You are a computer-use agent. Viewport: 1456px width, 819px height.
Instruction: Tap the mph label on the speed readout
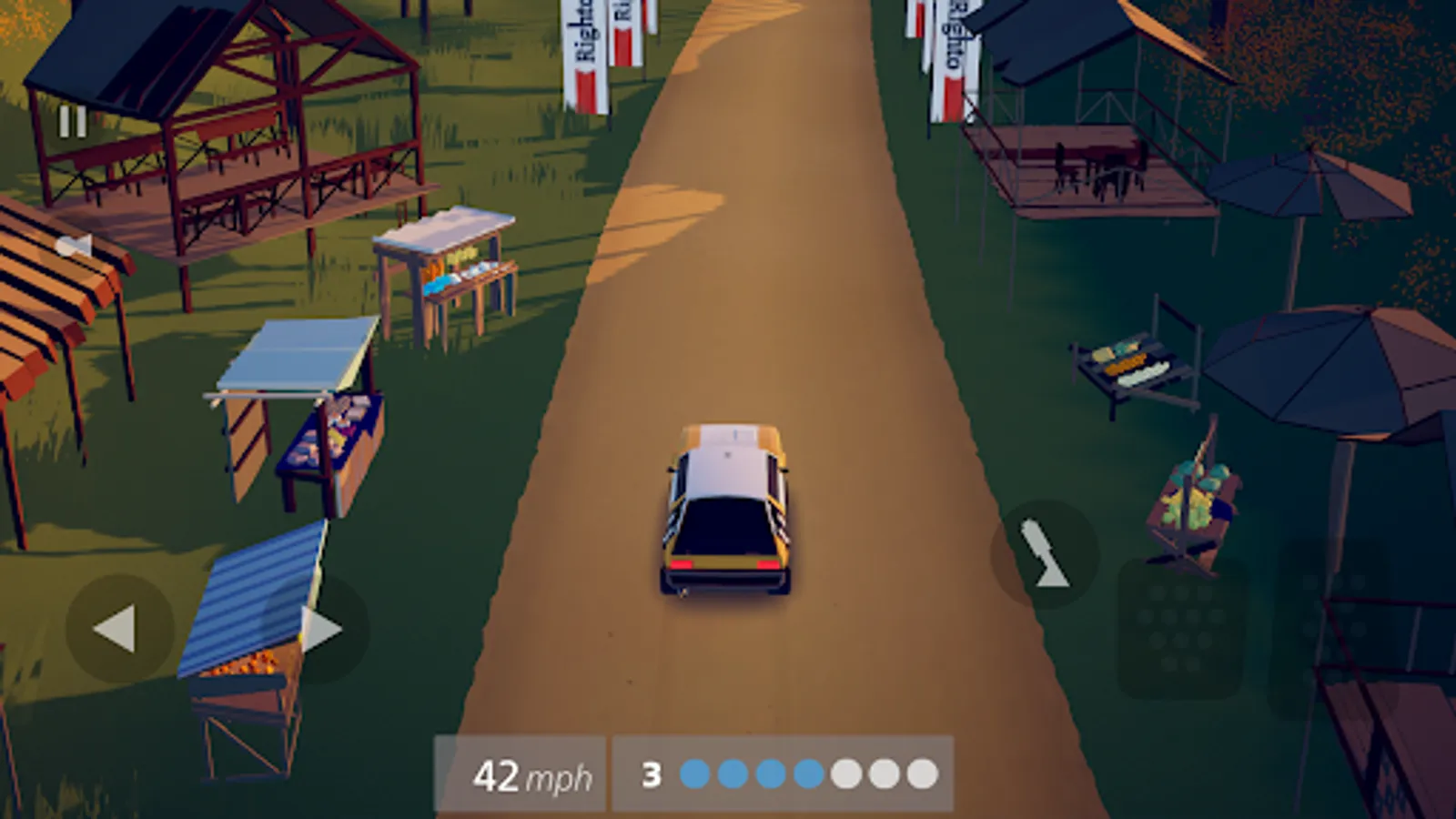[560, 778]
